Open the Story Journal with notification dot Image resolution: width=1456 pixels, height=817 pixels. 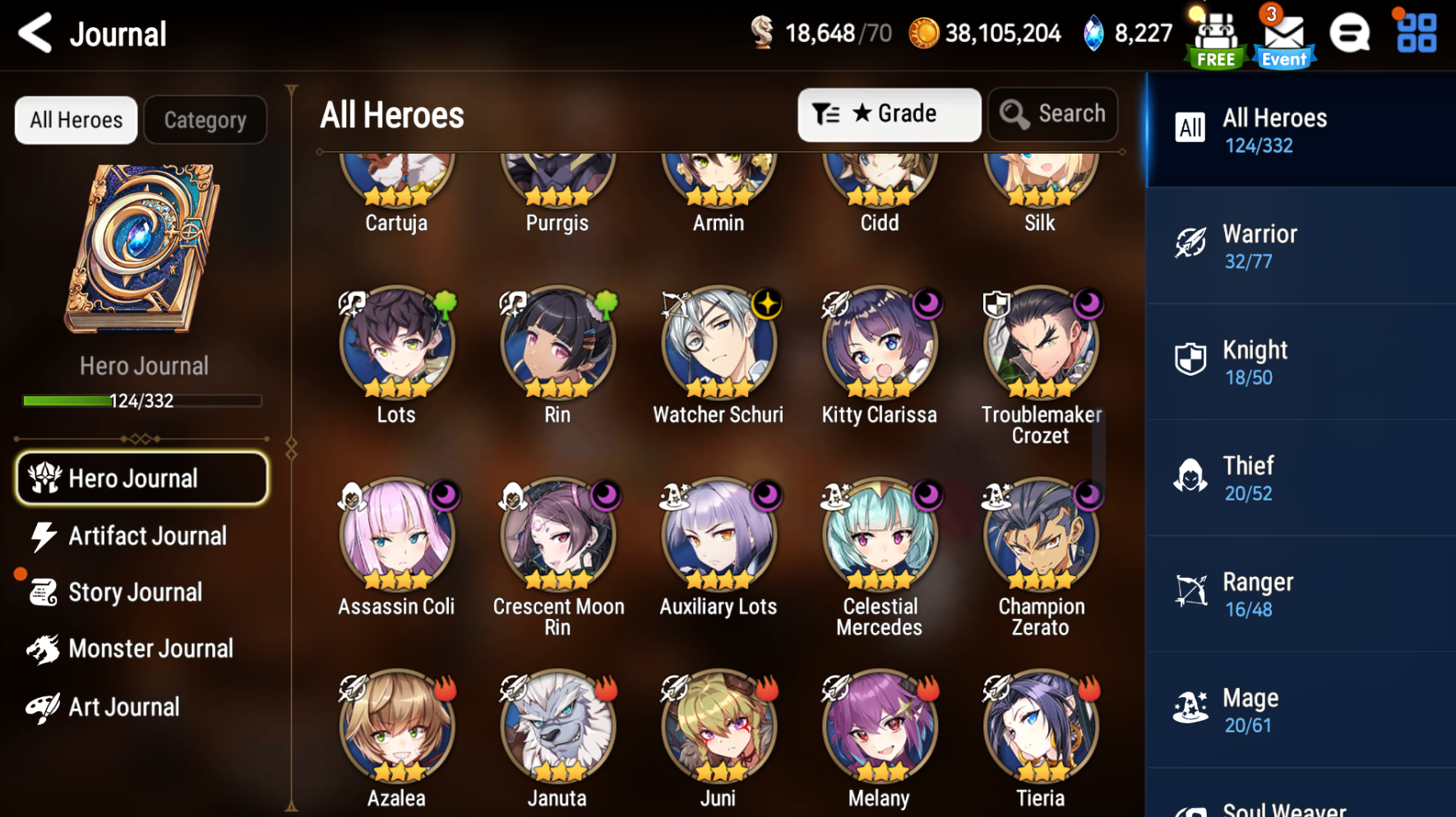pos(136,592)
